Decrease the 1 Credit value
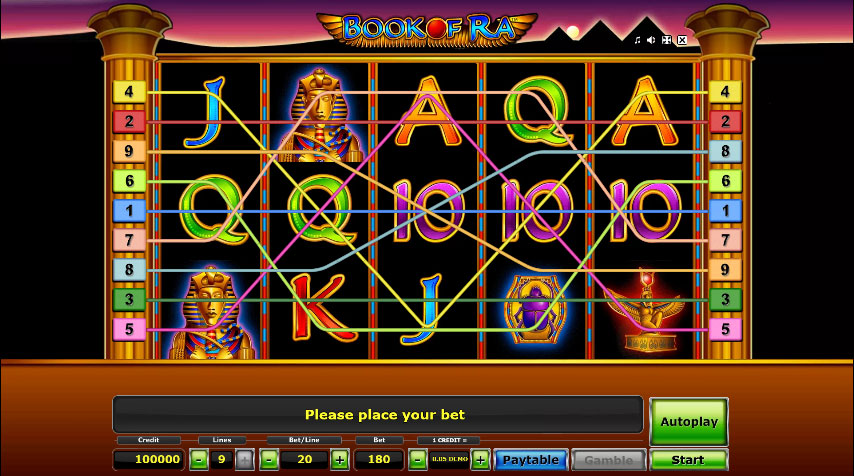854x476 pixels. point(419,460)
